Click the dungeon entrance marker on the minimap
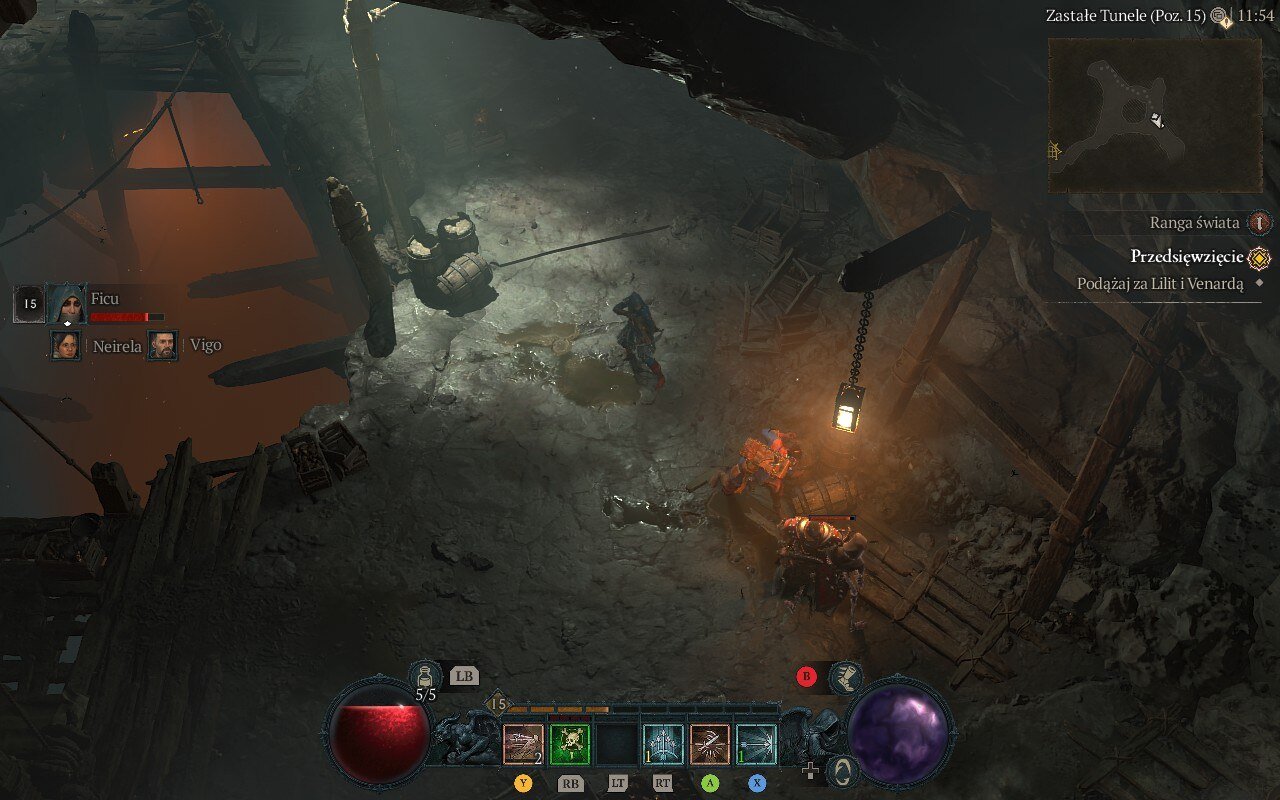Screen dimensions: 1280x800 (x=1054, y=151)
